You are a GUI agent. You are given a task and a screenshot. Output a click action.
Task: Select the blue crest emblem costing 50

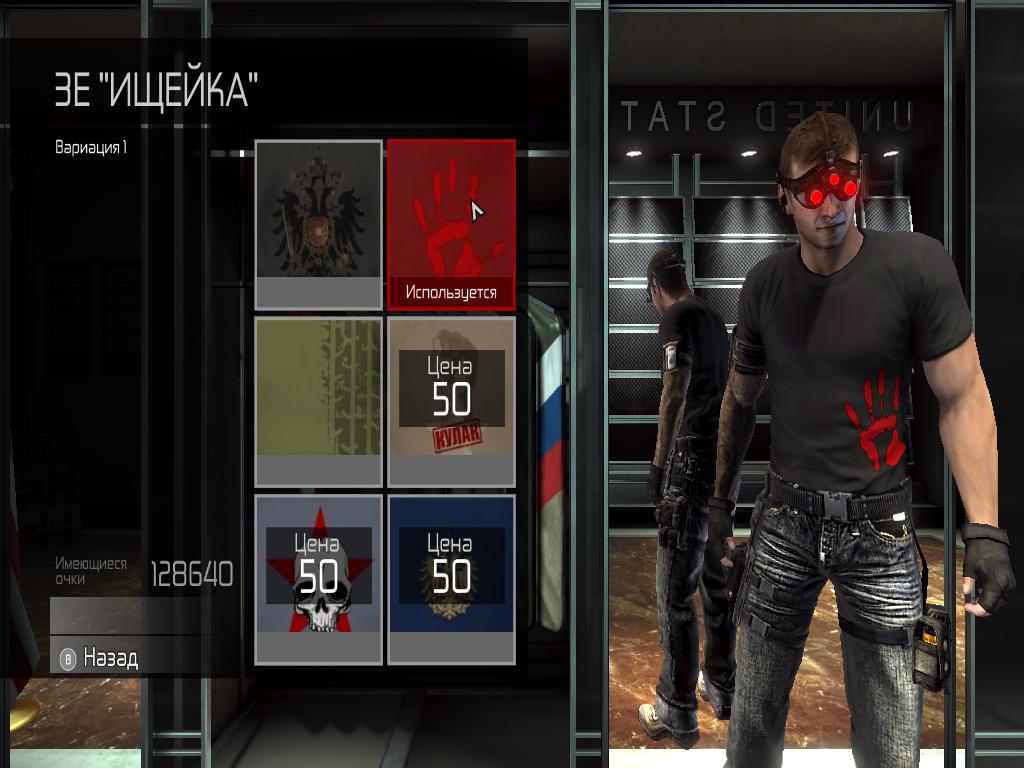(x=451, y=578)
